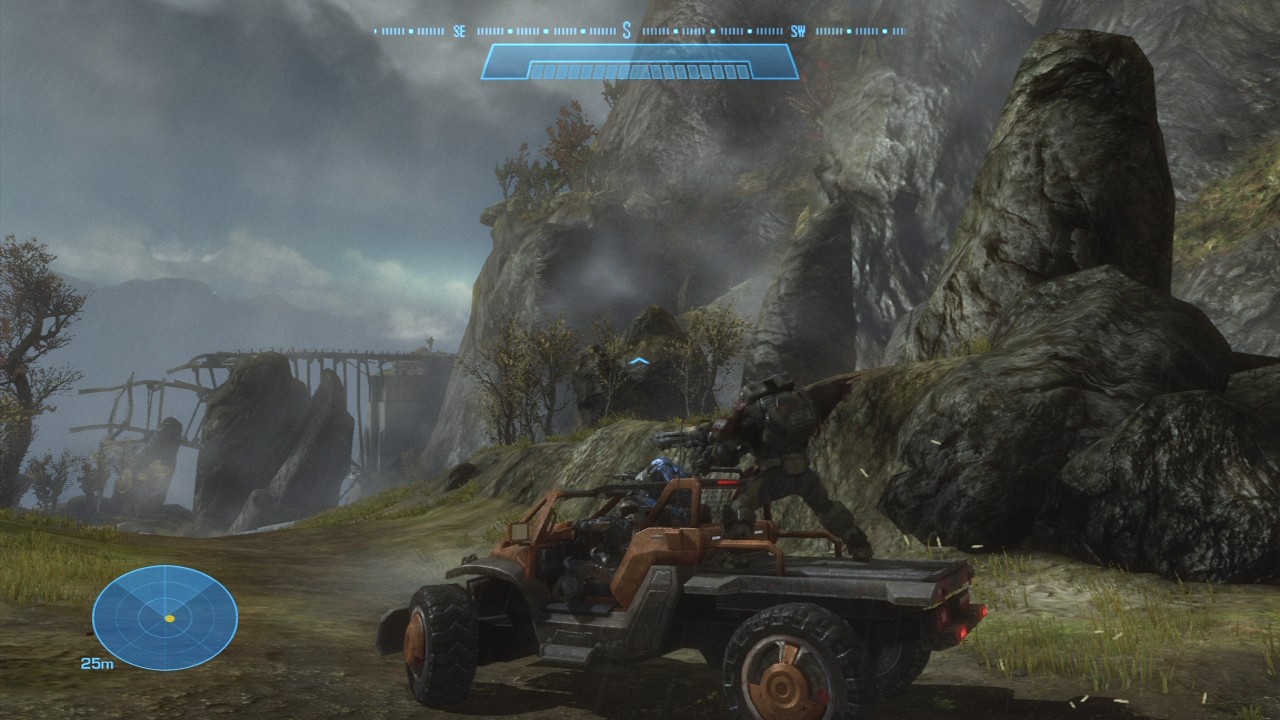The height and width of the screenshot is (720, 1280).
Task: Select the blue objective waypoint chevron
Action: point(640,361)
